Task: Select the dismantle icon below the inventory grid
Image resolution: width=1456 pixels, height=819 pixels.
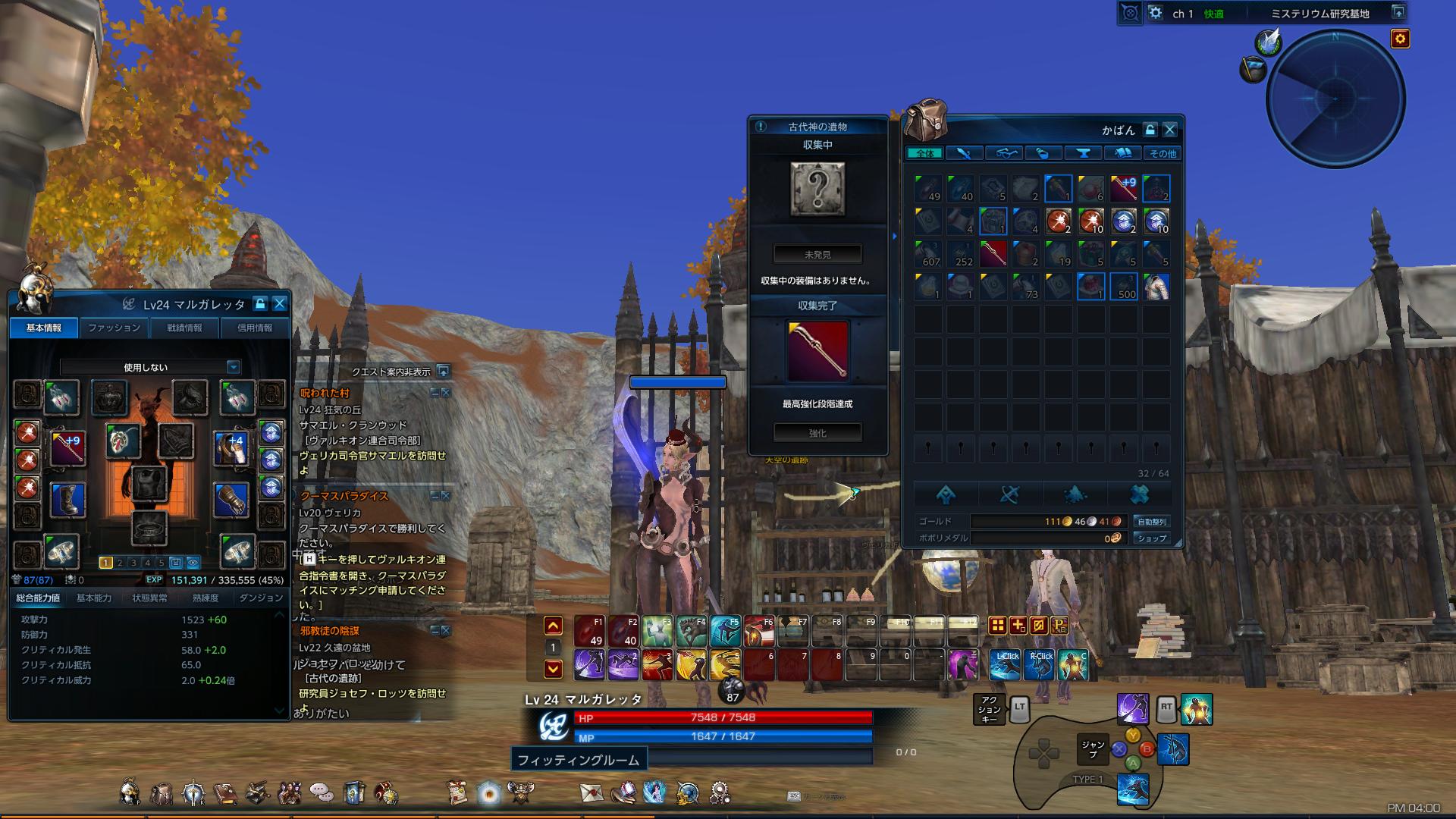Action: [1009, 494]
